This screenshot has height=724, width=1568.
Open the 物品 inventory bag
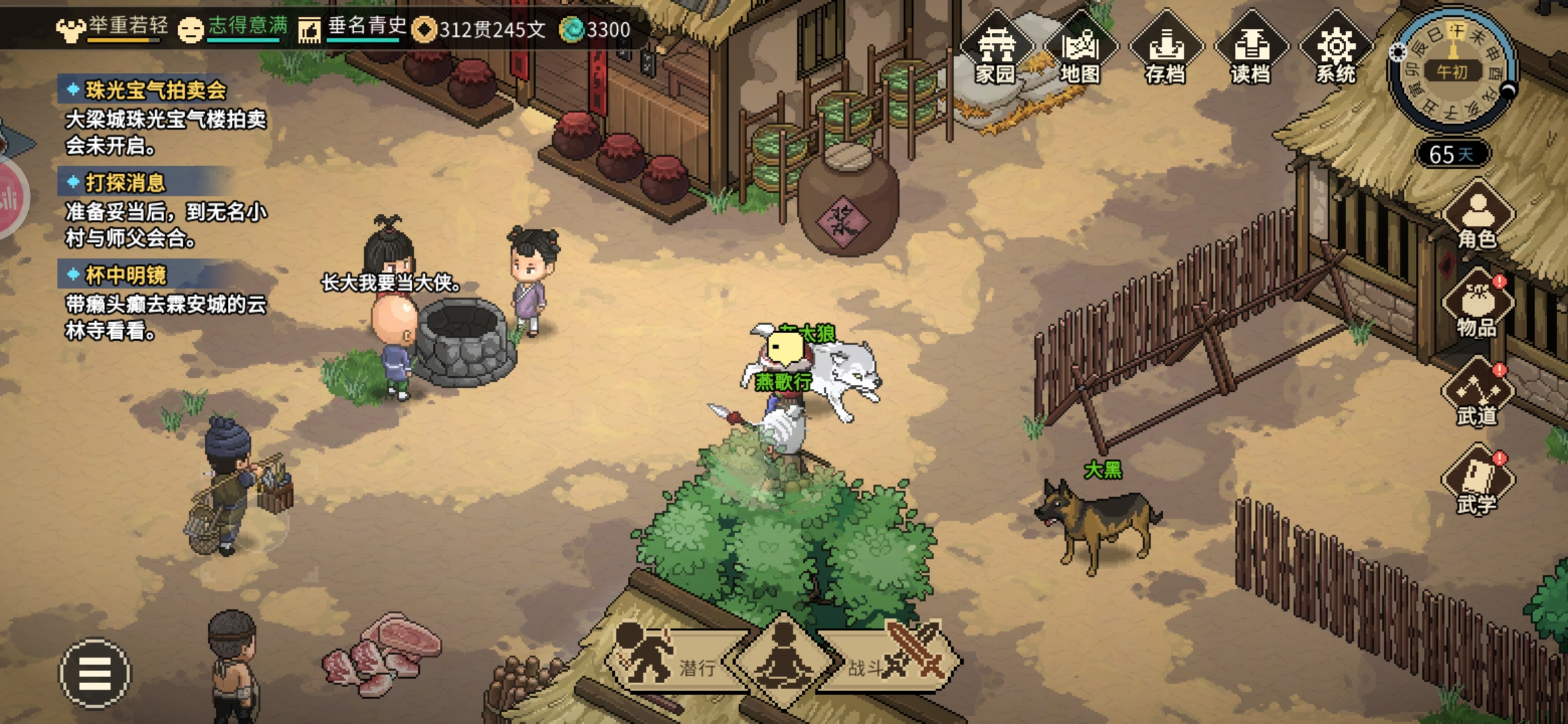pos(1478,305)
